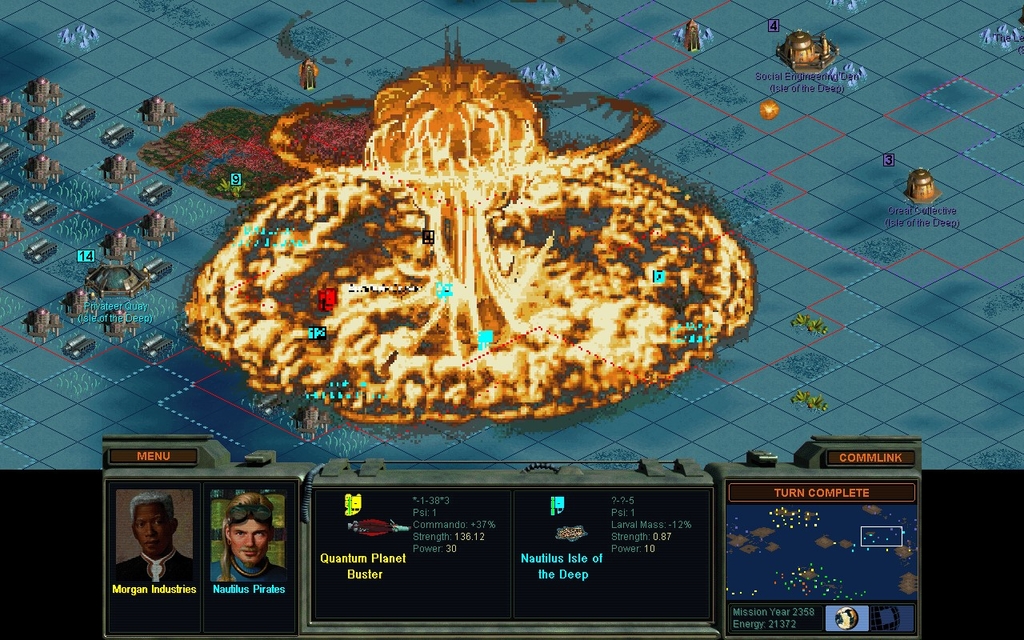This screenshot has width=1024, height=640.
Task: Click the TURN COMPLETE button
Action: point(821,492)
